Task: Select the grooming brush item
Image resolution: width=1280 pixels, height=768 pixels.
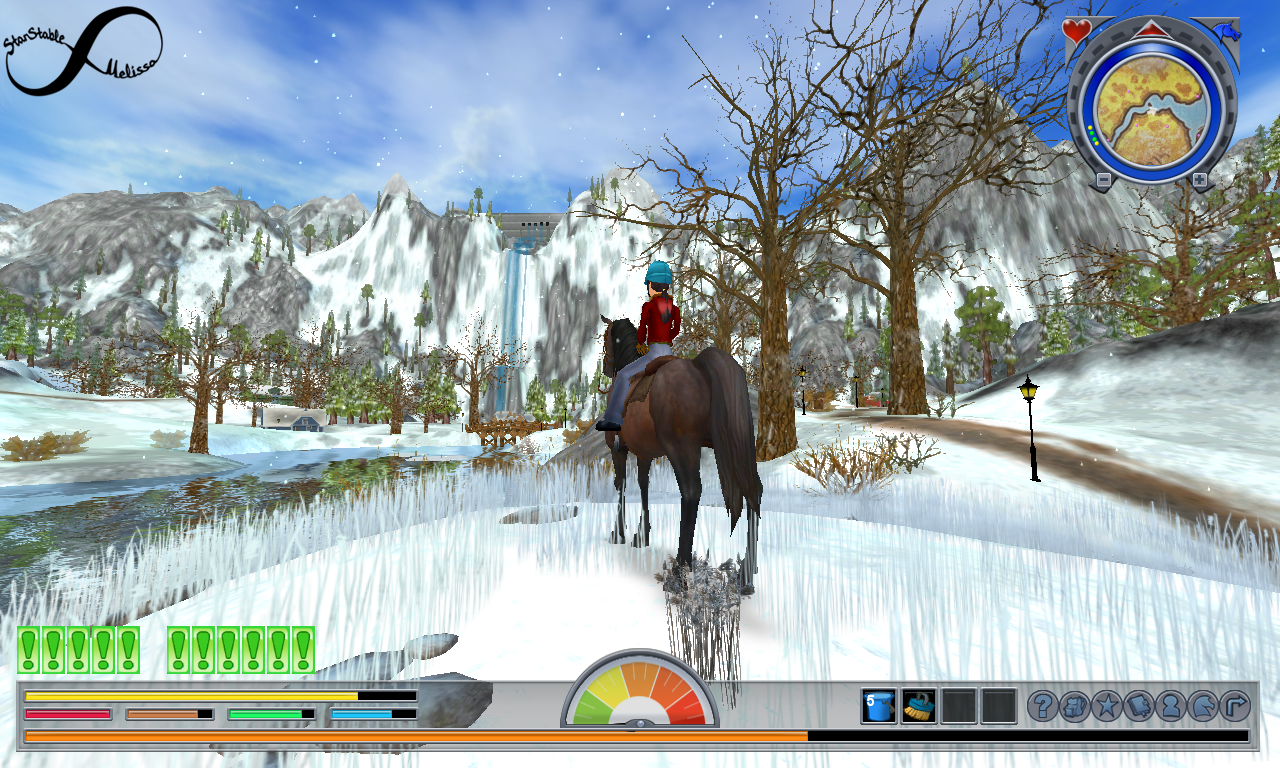Action: (918, 706)
